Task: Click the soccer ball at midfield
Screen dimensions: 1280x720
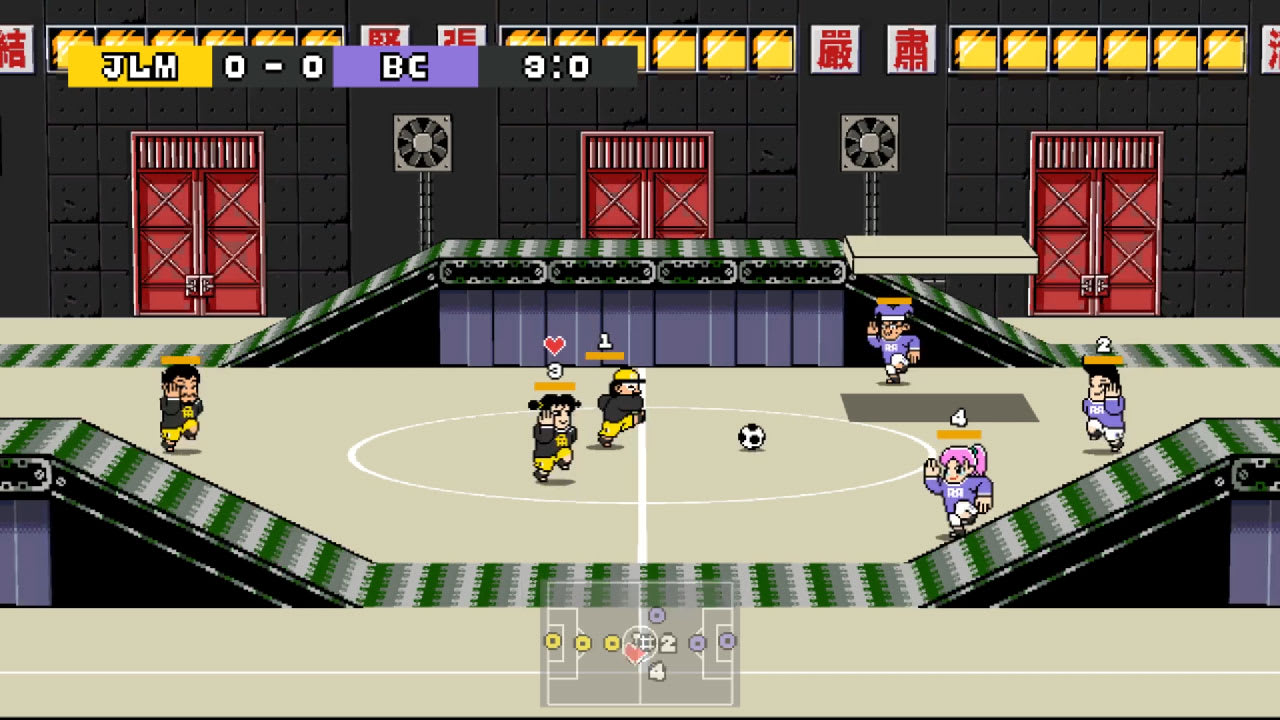Action: pos(751,437)
